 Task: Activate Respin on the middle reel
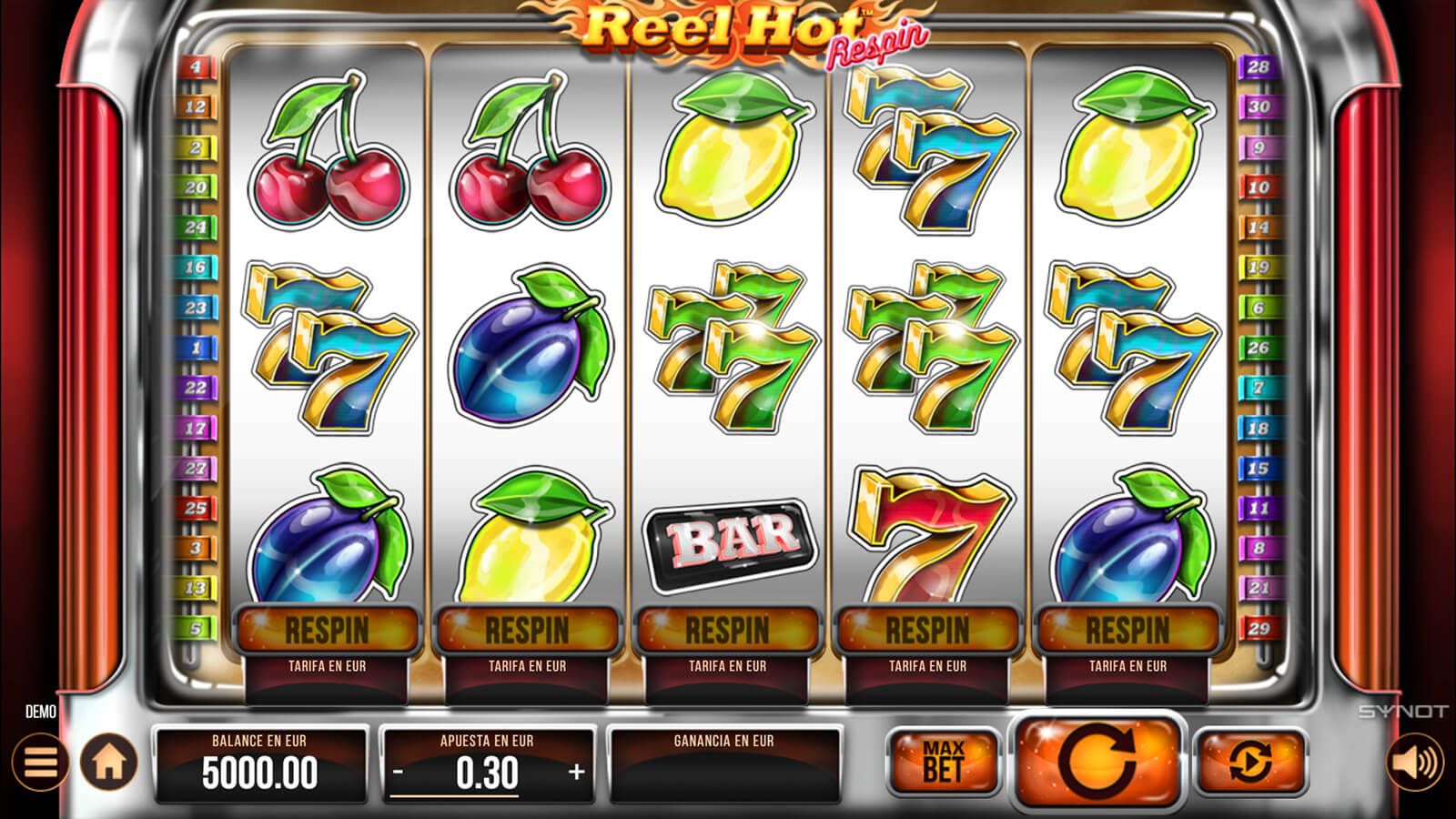pos(727,630)
